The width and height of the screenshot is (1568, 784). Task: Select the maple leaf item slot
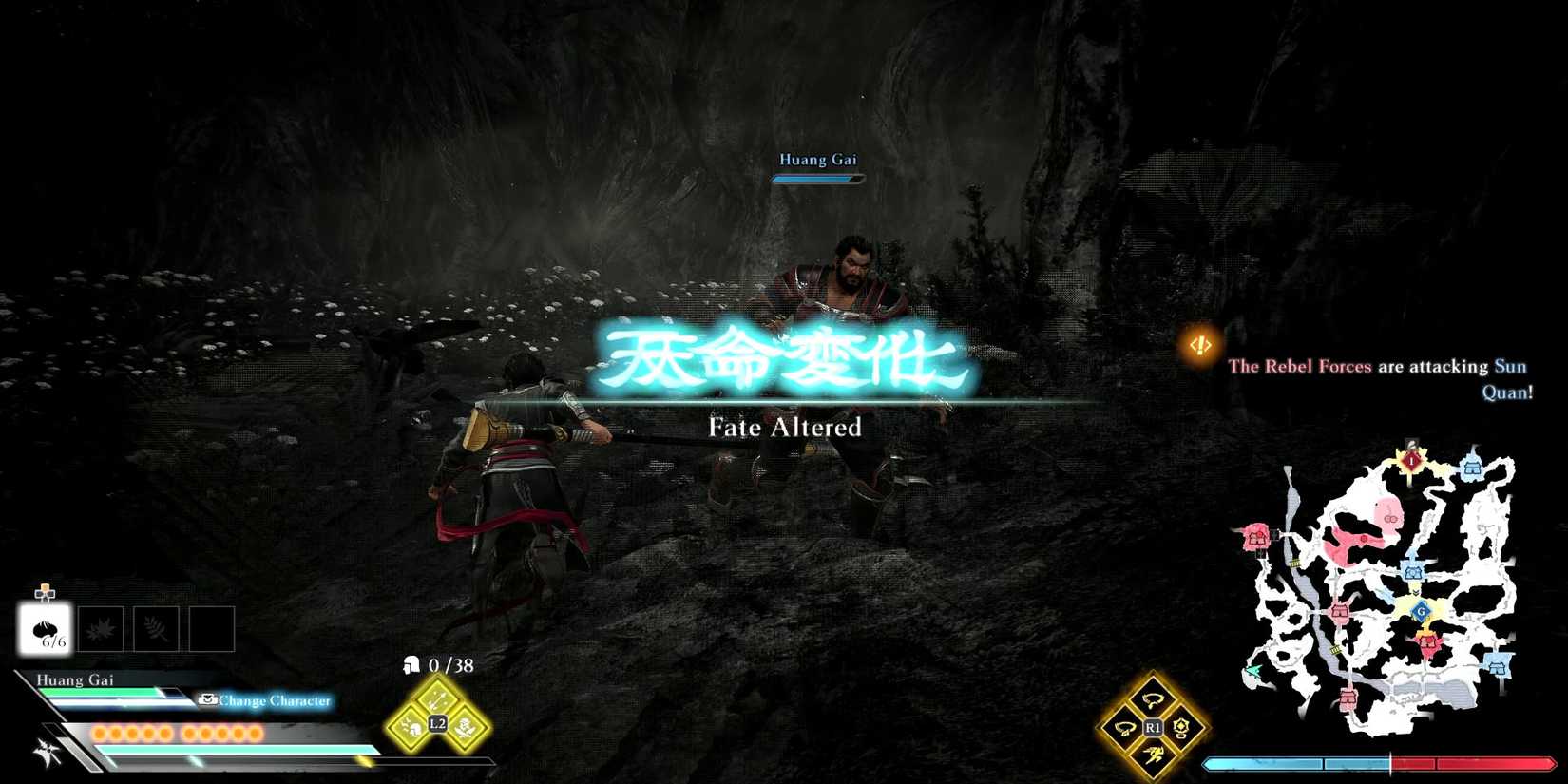(100, 627)
